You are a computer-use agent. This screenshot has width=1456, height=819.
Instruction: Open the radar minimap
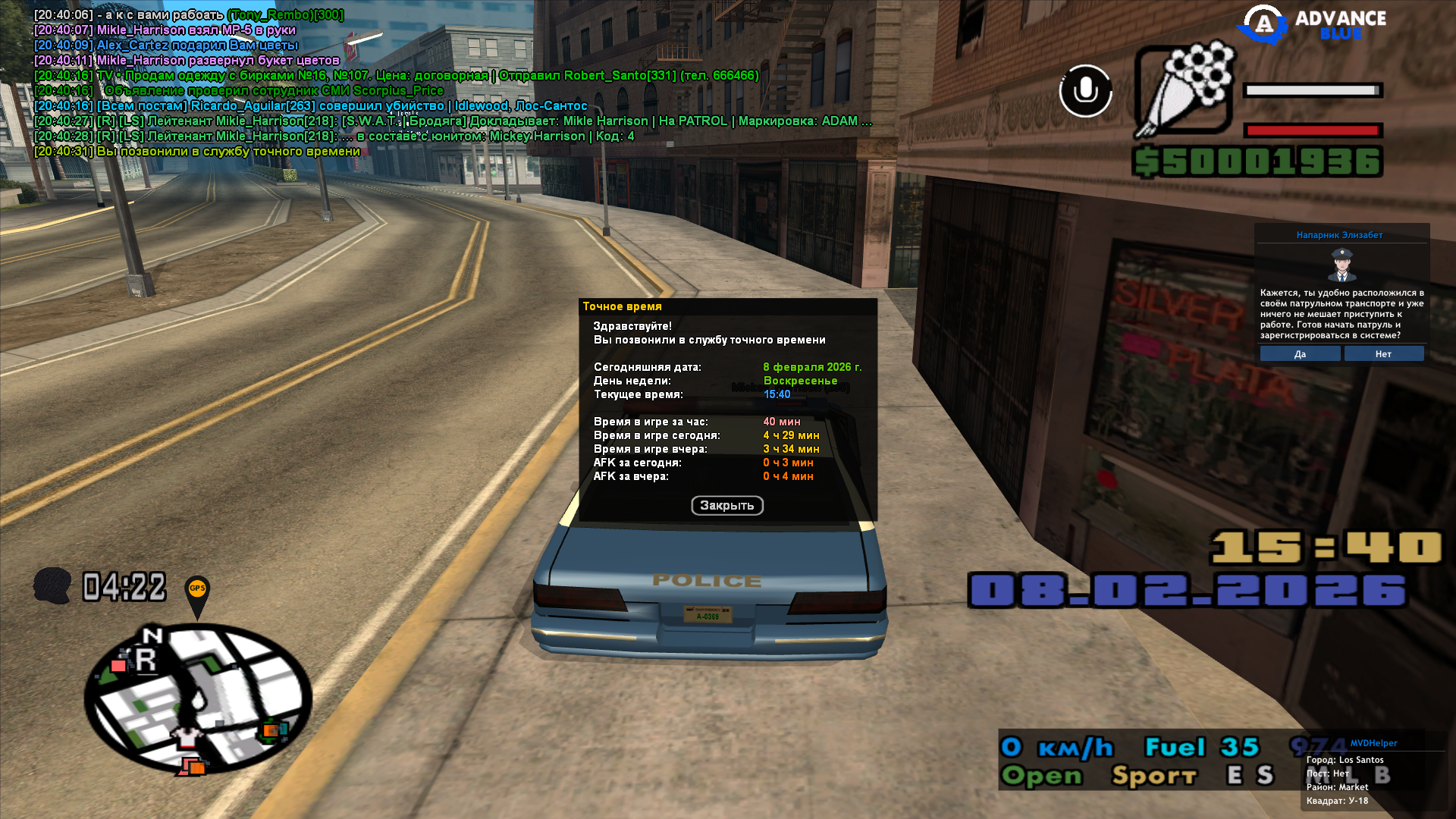click(x=197, y=699)
